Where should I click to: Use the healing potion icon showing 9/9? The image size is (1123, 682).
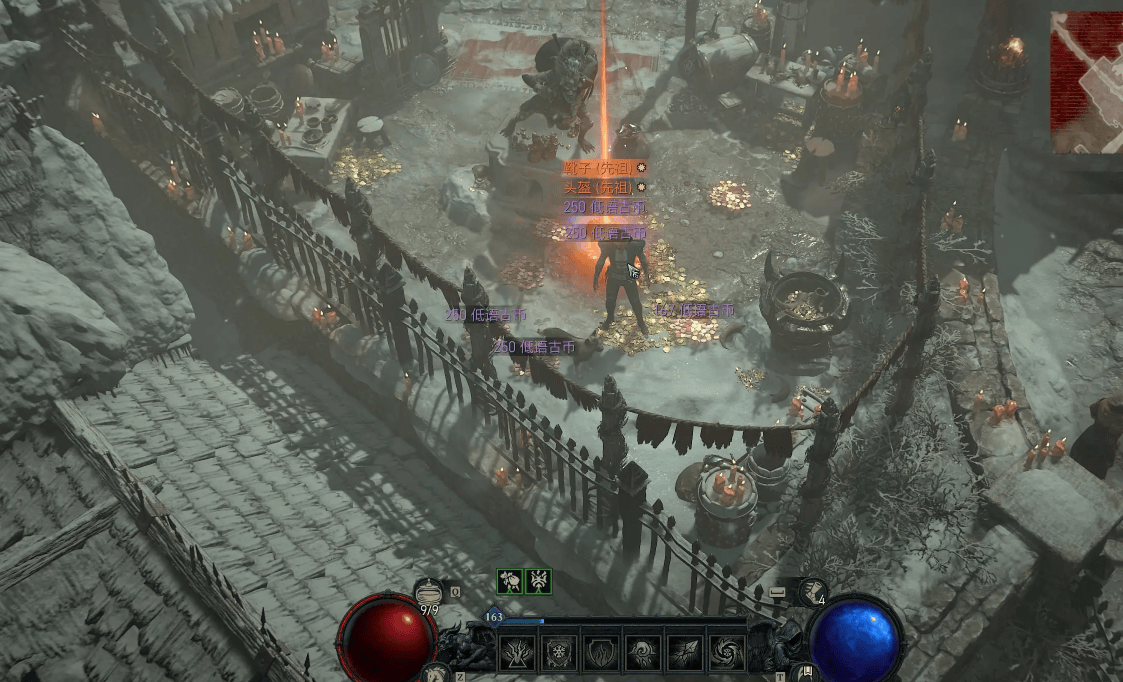tap(427, 594)
